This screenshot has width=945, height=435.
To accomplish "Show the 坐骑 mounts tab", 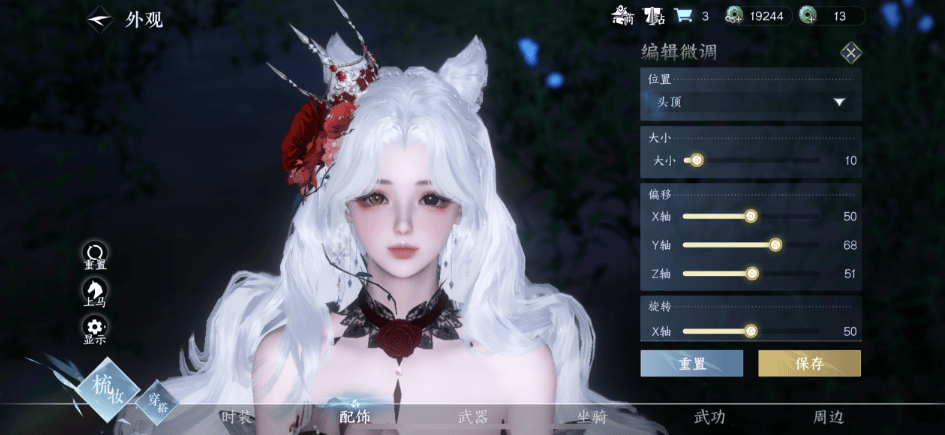I will pyautogui.click(x=592, y=417).
